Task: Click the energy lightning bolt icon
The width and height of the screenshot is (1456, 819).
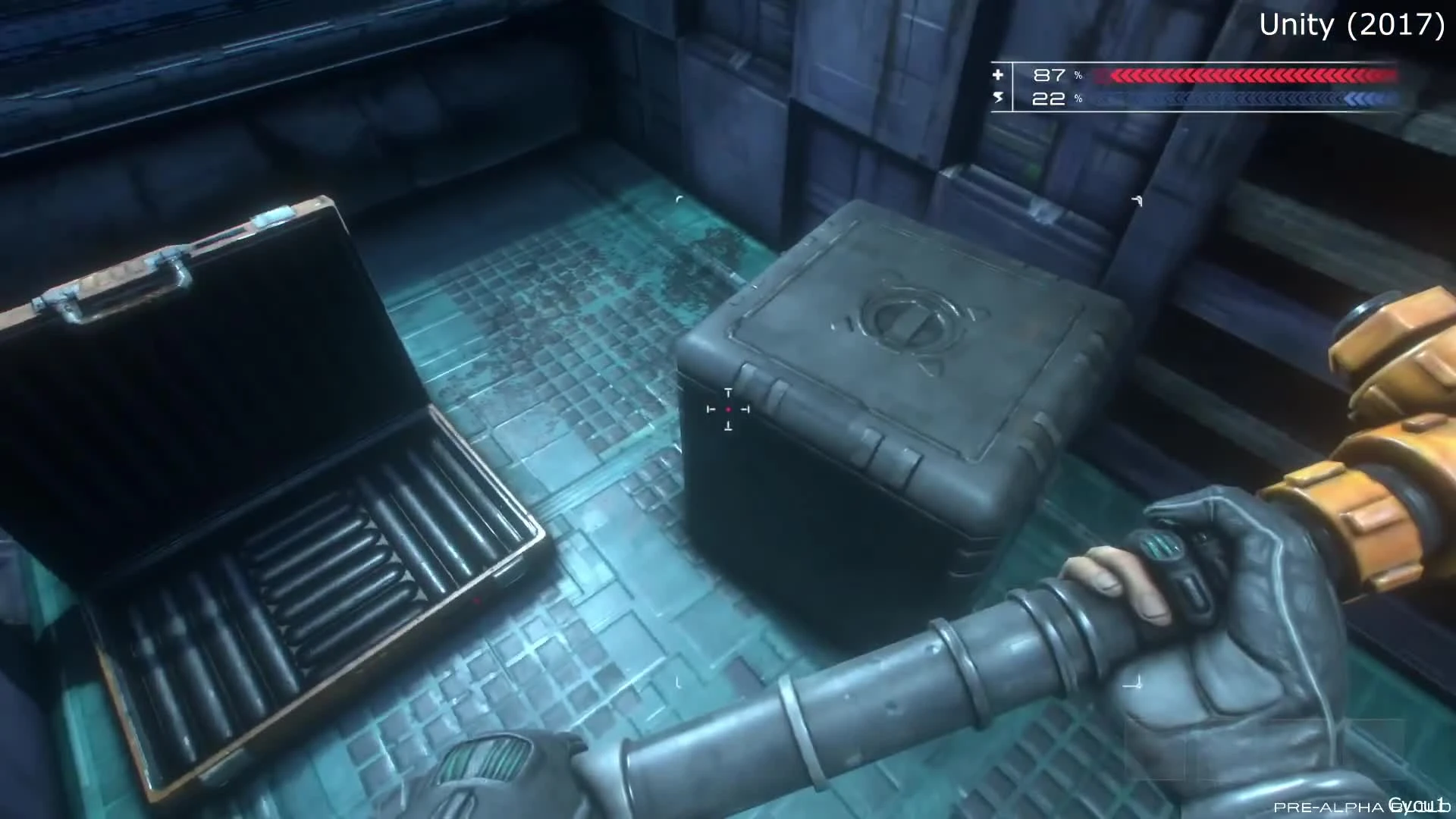Action: pyautogui.click(x=998, y=98)
